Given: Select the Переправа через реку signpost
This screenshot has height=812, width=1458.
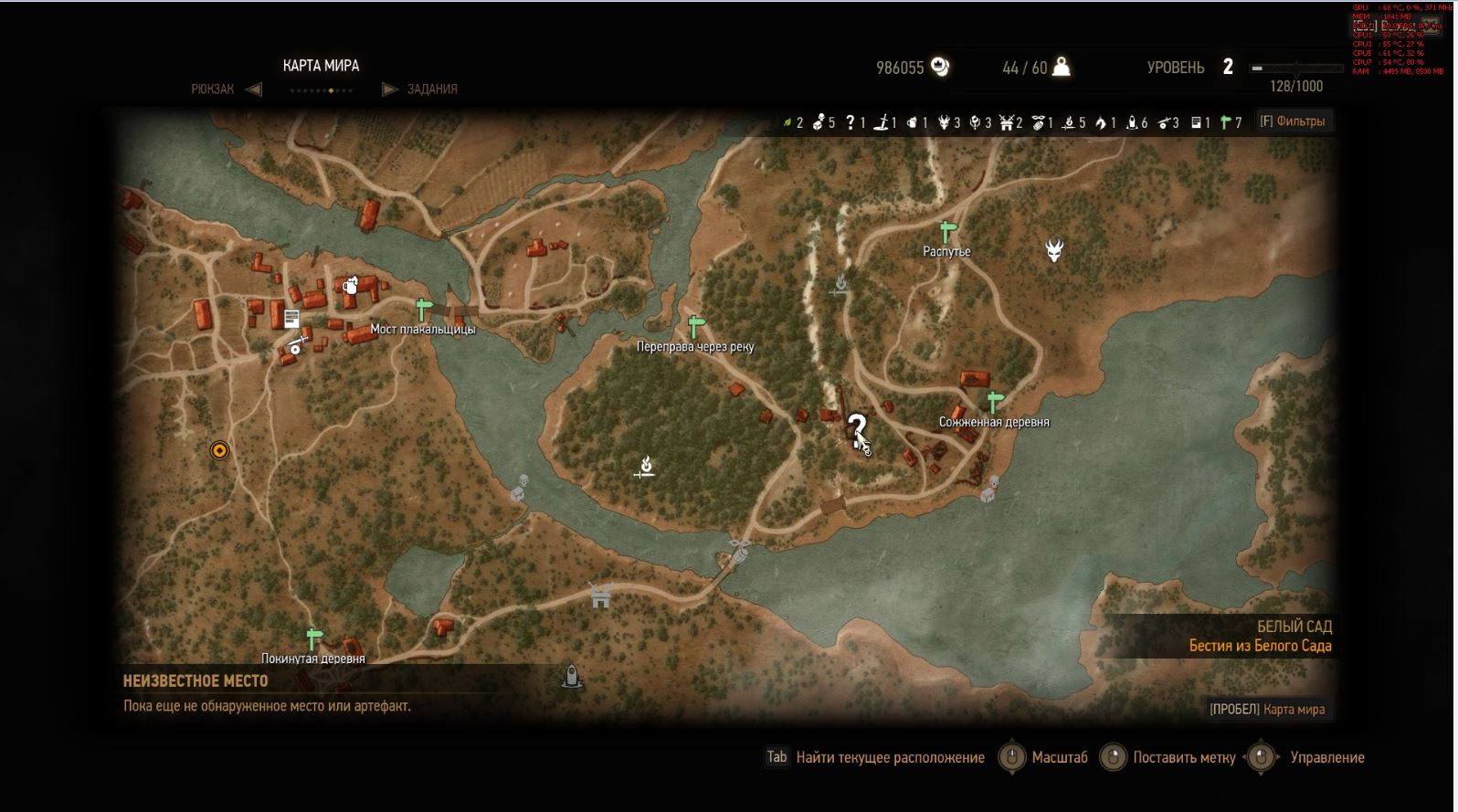Looking at the screenshot, I should click(x=696, y=326).
